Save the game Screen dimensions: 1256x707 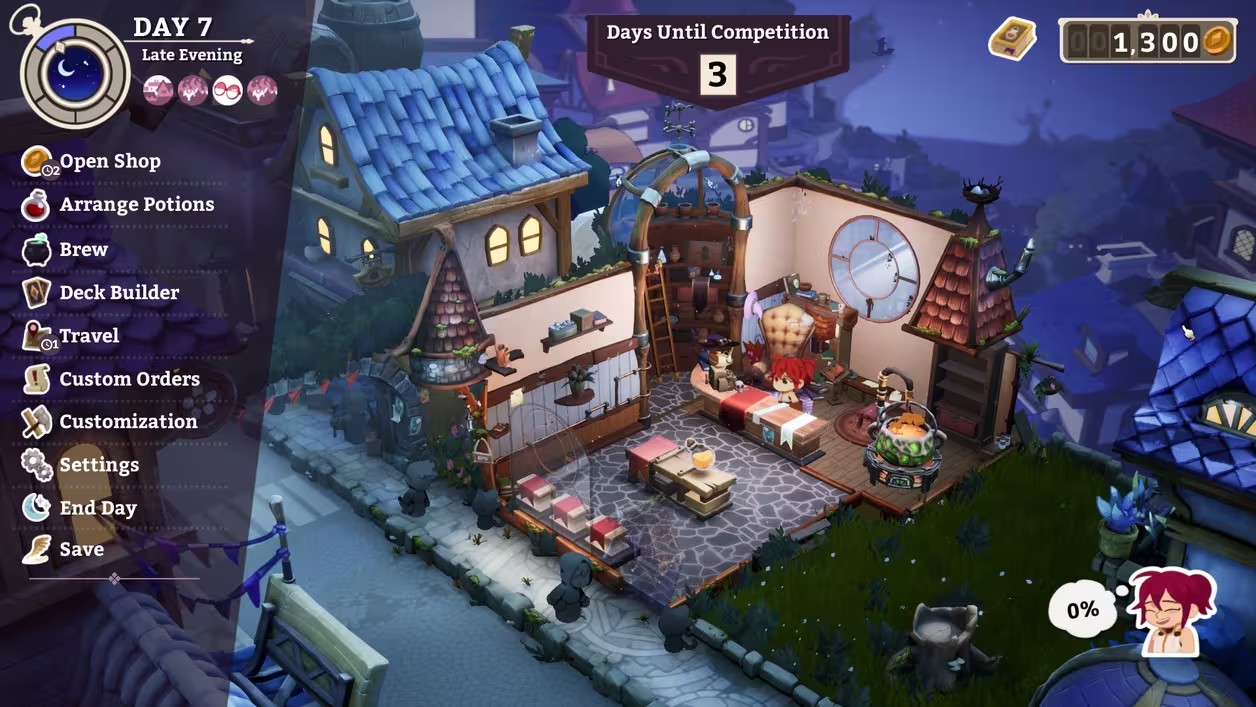coord(81,549)
